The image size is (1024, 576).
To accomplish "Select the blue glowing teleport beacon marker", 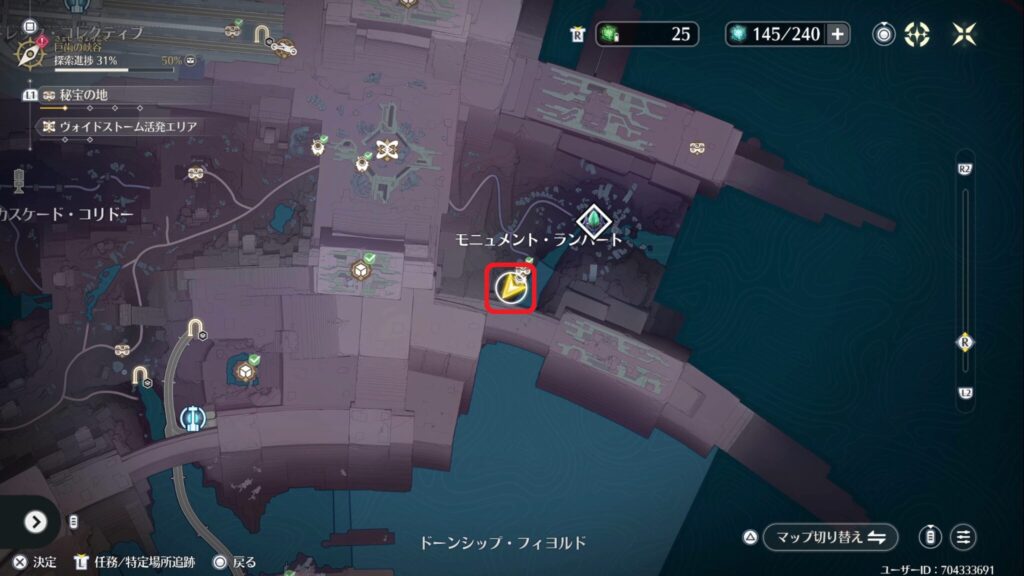I will (192, 417).
